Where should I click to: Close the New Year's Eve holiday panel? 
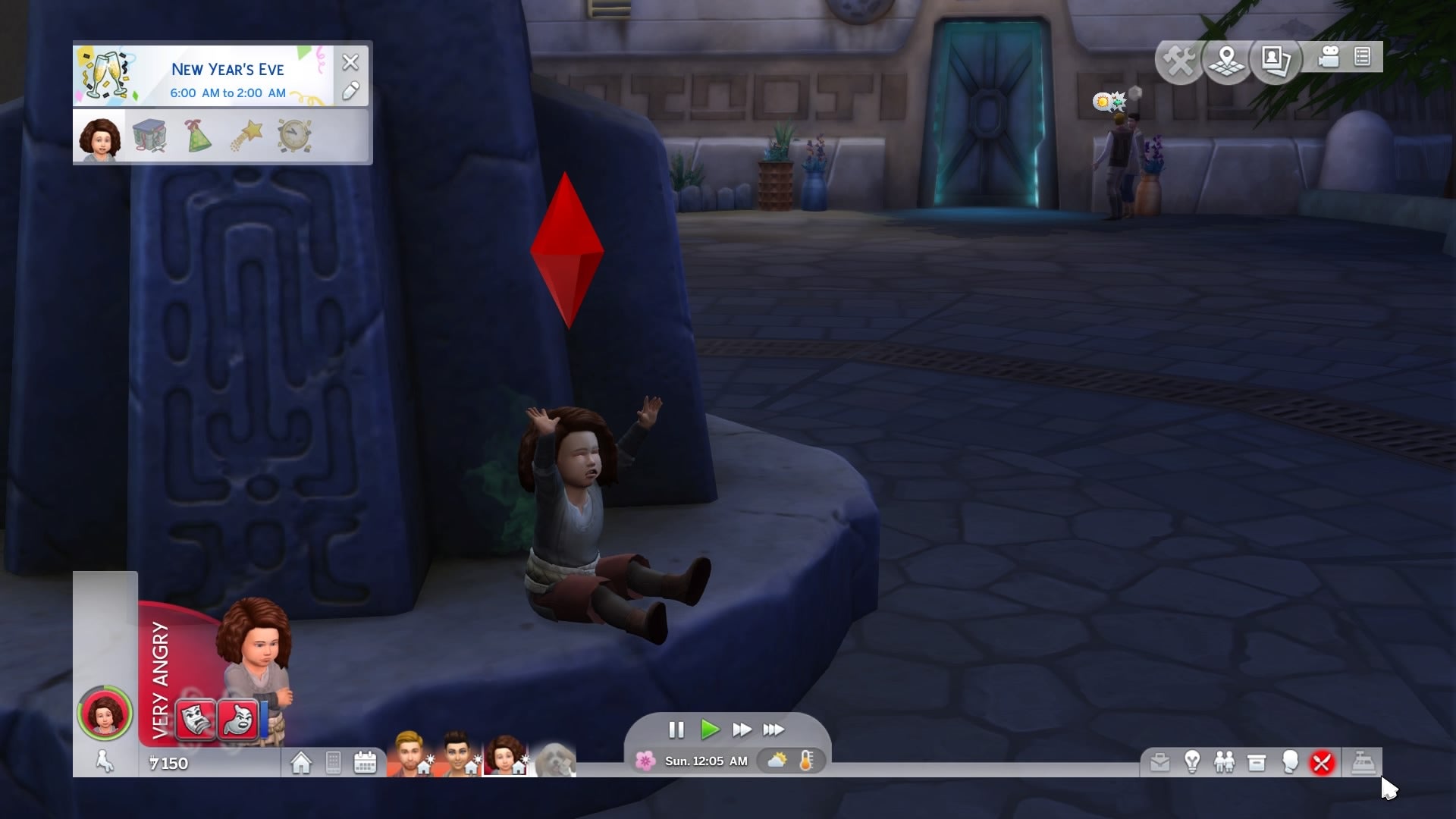pyautogui.click(x=350, y=62)
